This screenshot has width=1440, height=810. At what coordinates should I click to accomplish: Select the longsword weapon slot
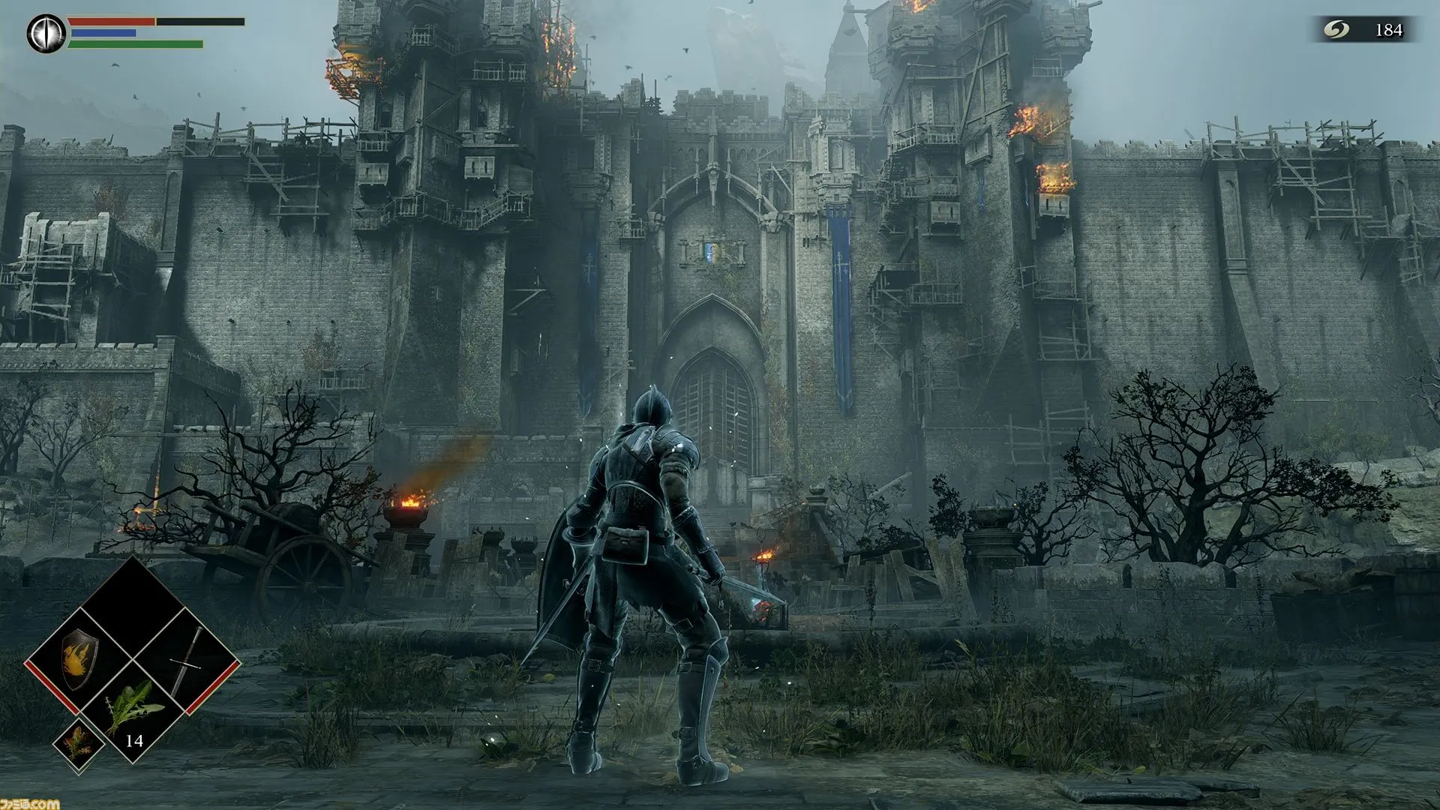186,661
